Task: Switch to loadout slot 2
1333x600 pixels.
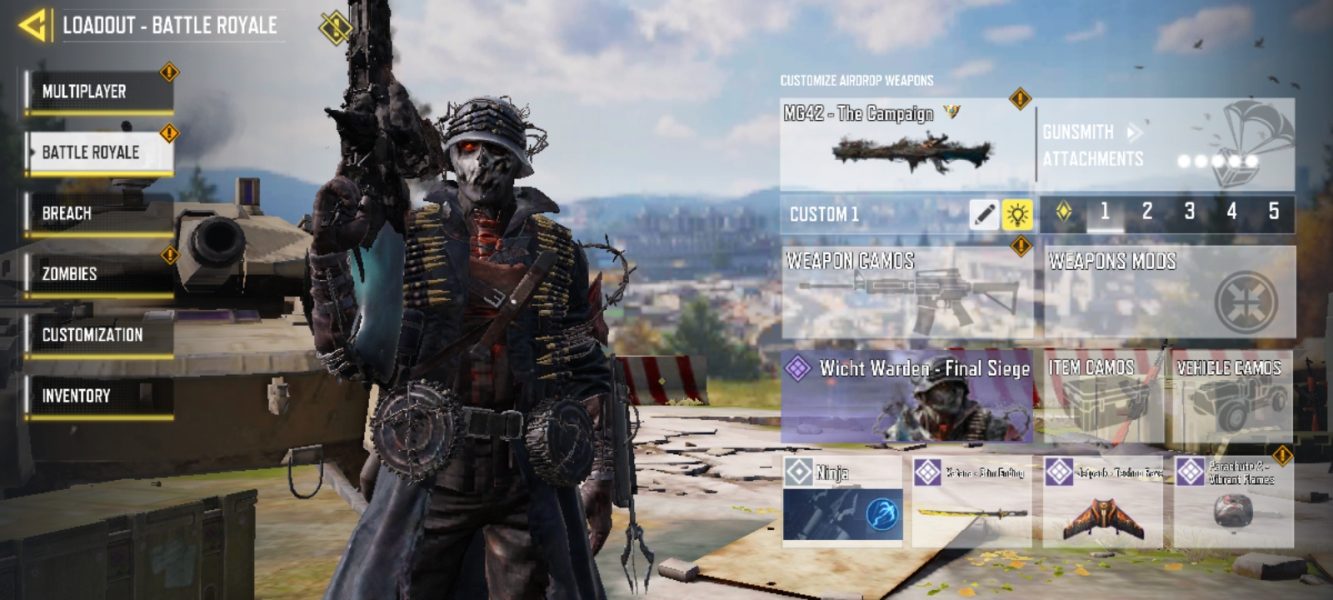Action: [1147, 212]
